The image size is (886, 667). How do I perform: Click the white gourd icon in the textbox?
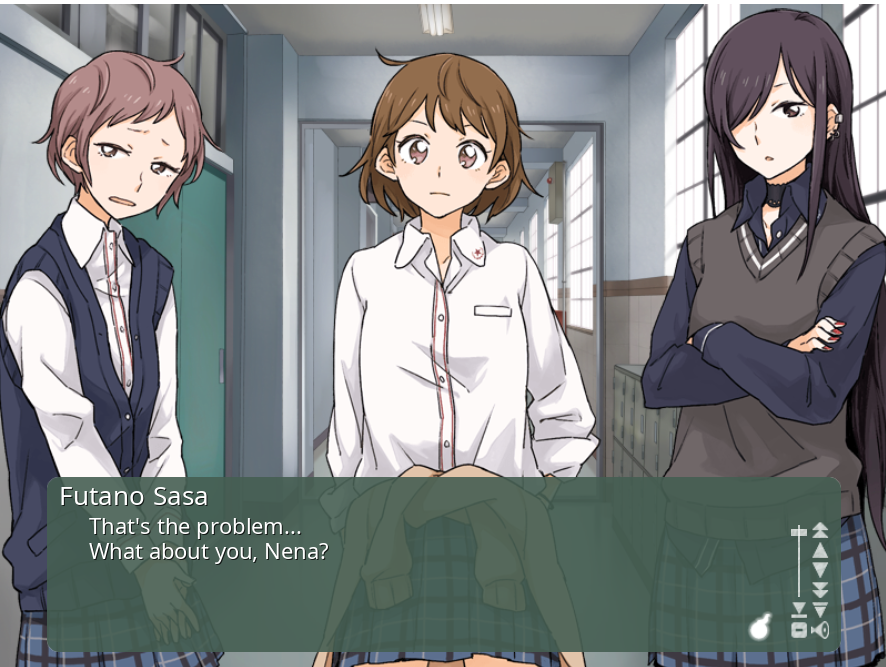tap(761, 627)
